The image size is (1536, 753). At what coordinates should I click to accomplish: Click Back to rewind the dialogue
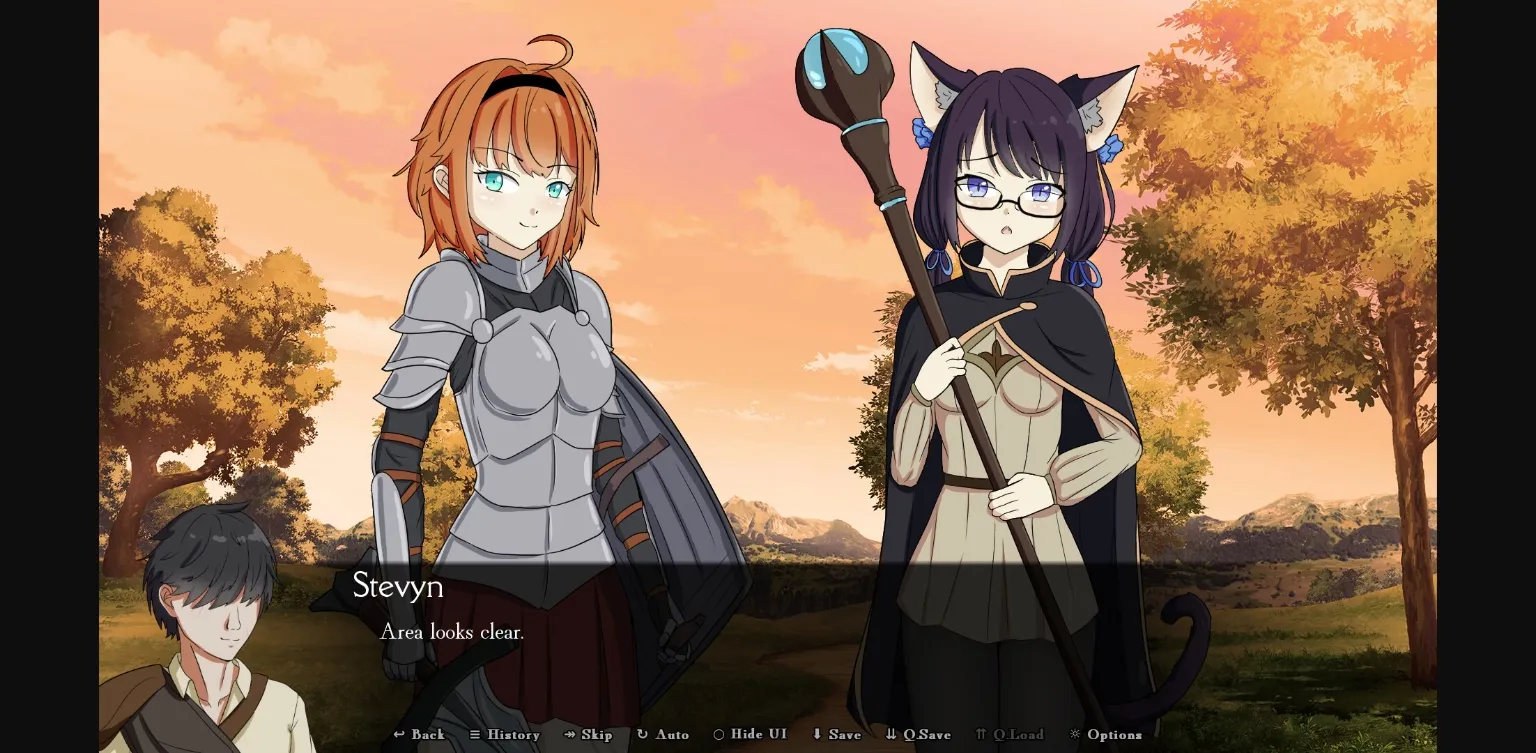[419, 734]
